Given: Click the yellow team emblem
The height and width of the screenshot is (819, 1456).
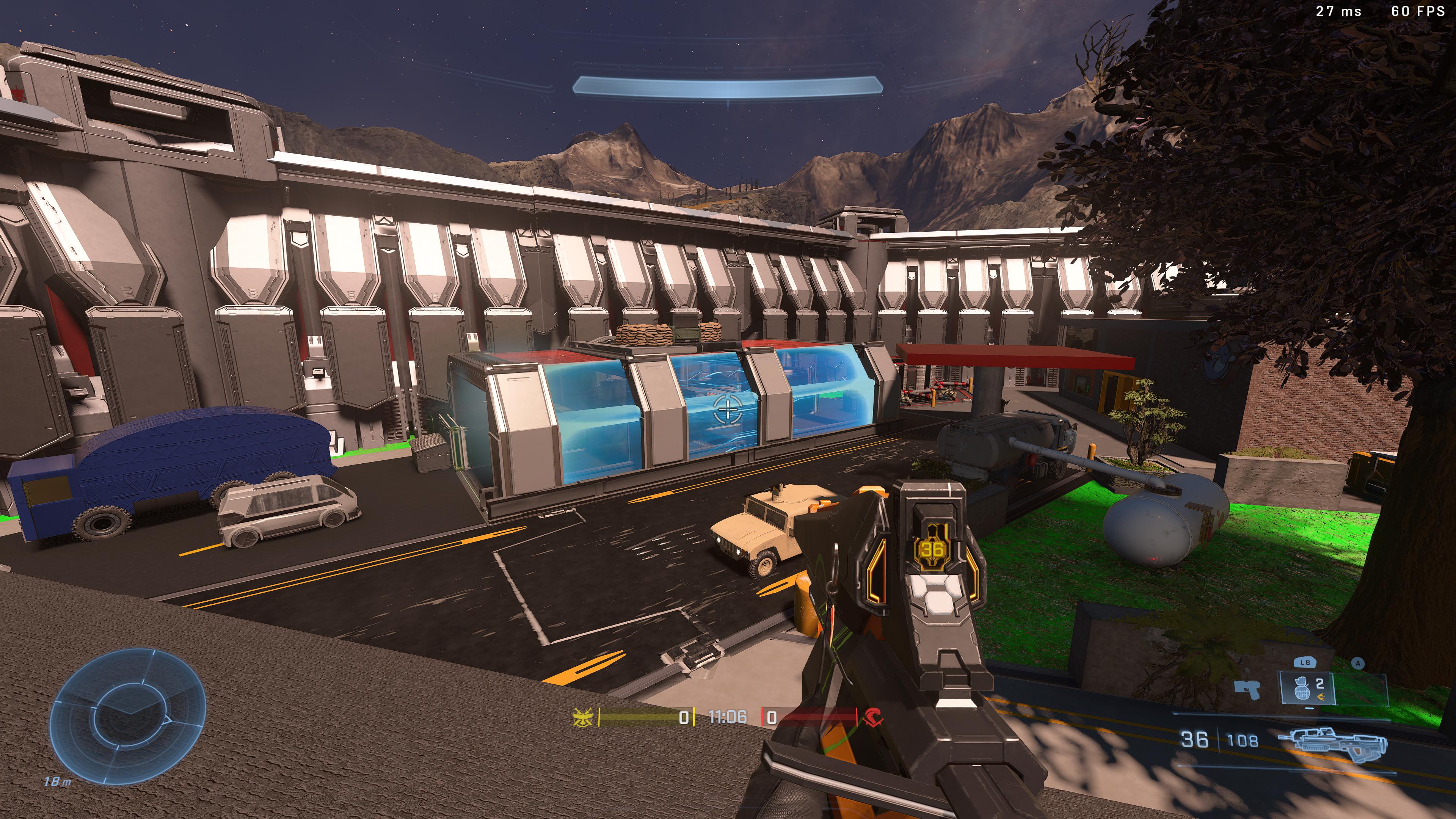Looking at the screenshot, I should 583,717.
